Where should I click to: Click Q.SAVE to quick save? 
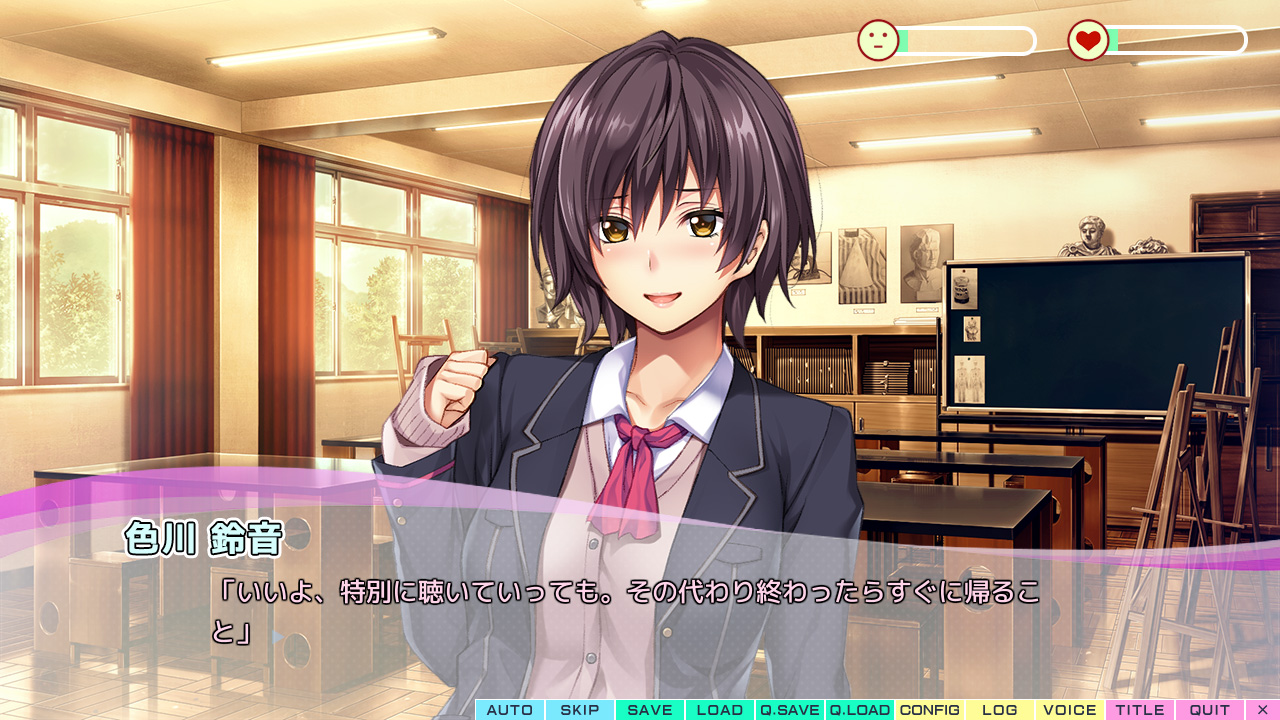click(790, 710)
